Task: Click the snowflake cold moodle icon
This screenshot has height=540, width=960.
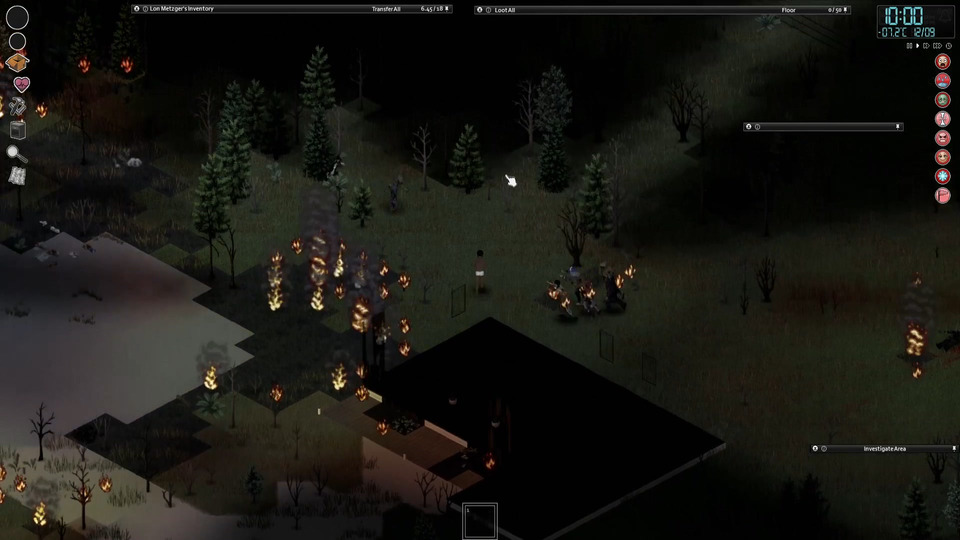Action: pos(942,176)
